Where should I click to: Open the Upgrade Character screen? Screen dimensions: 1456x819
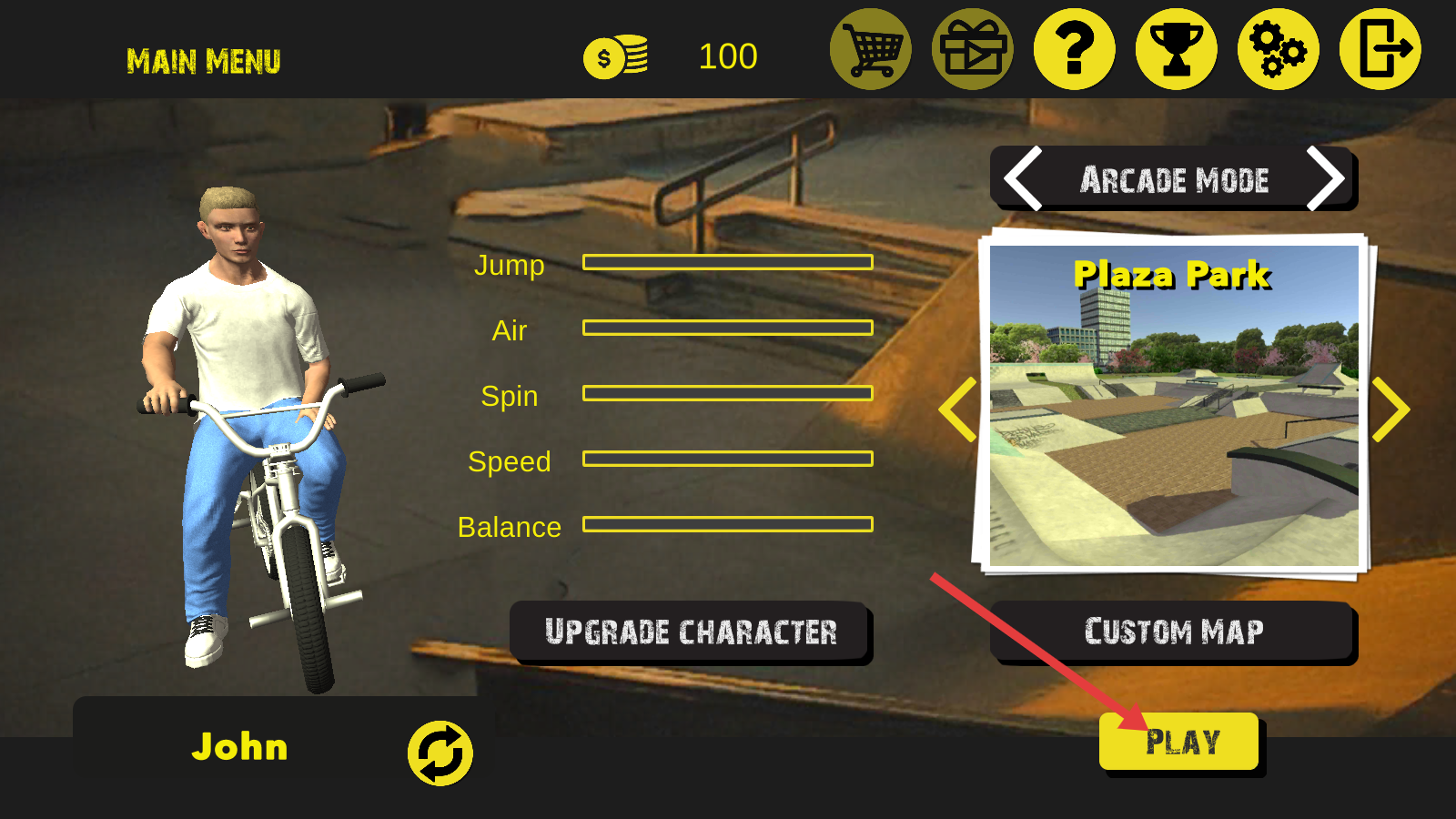(690, 632)
